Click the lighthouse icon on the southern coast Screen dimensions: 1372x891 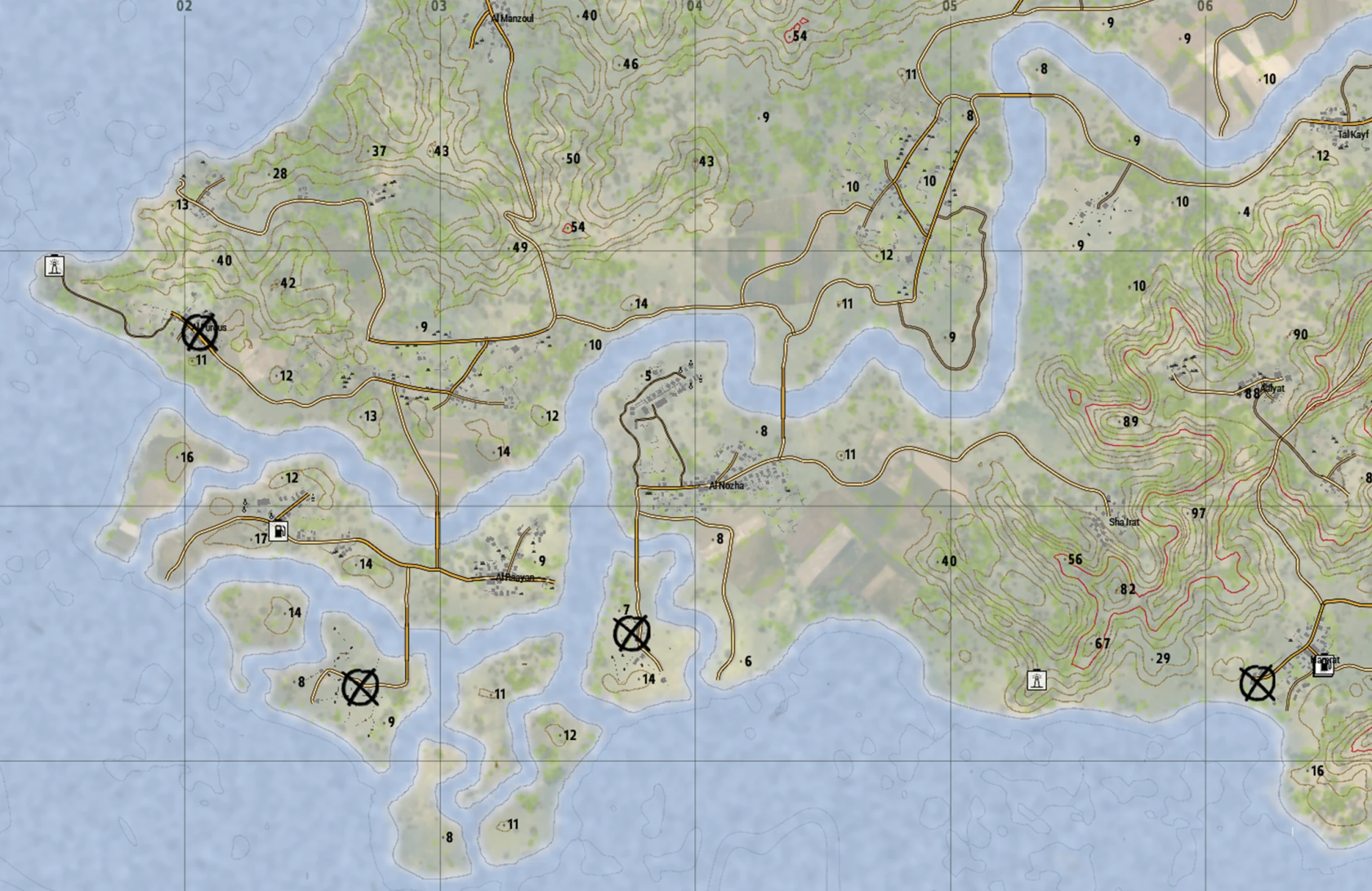[x=1036, y=678]
